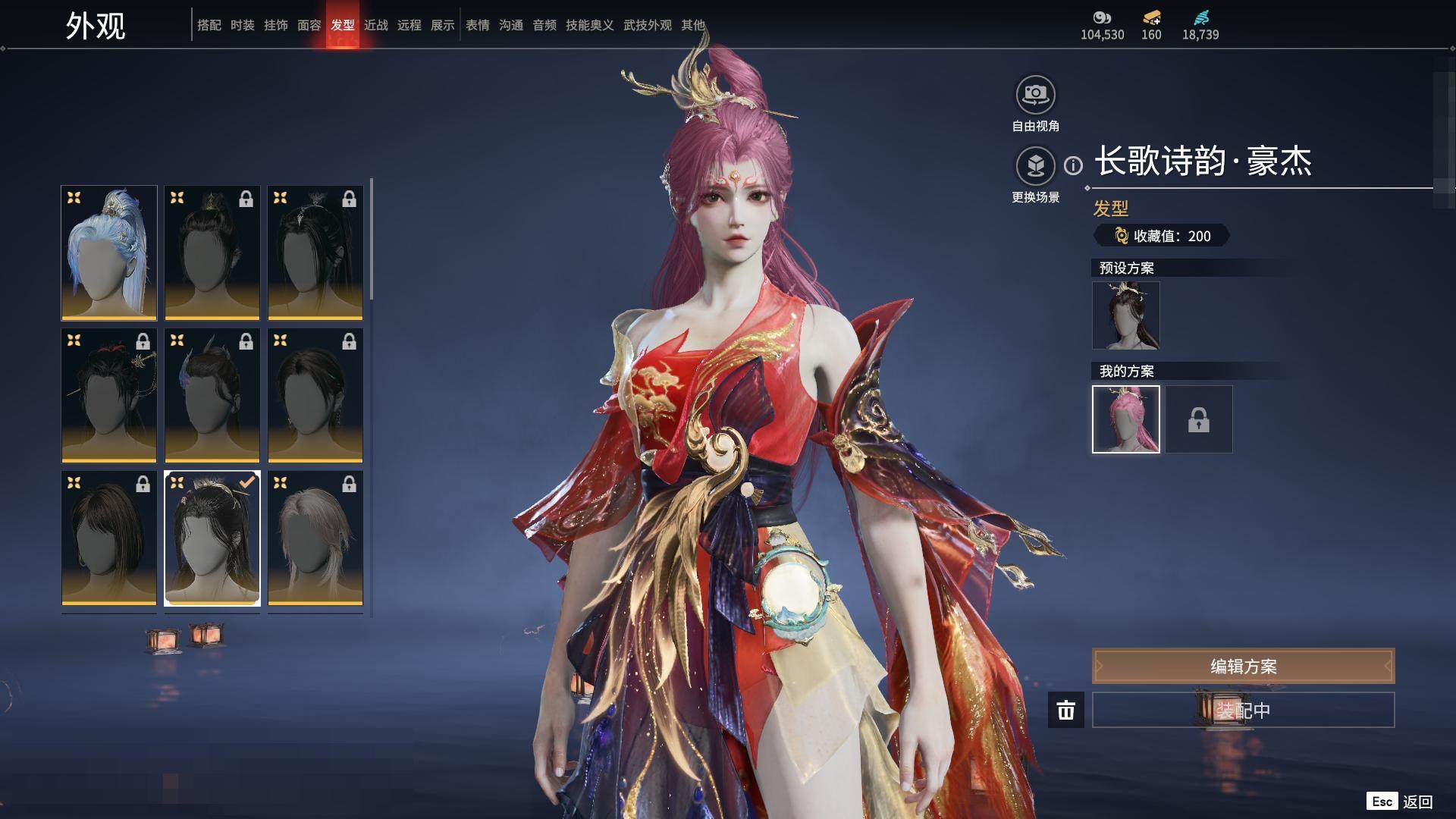Image resolution: width=1456 pixels, height=819 pixels.
Task: Click the locked 我的方案 slot
Action: (x=1198, y=419)
